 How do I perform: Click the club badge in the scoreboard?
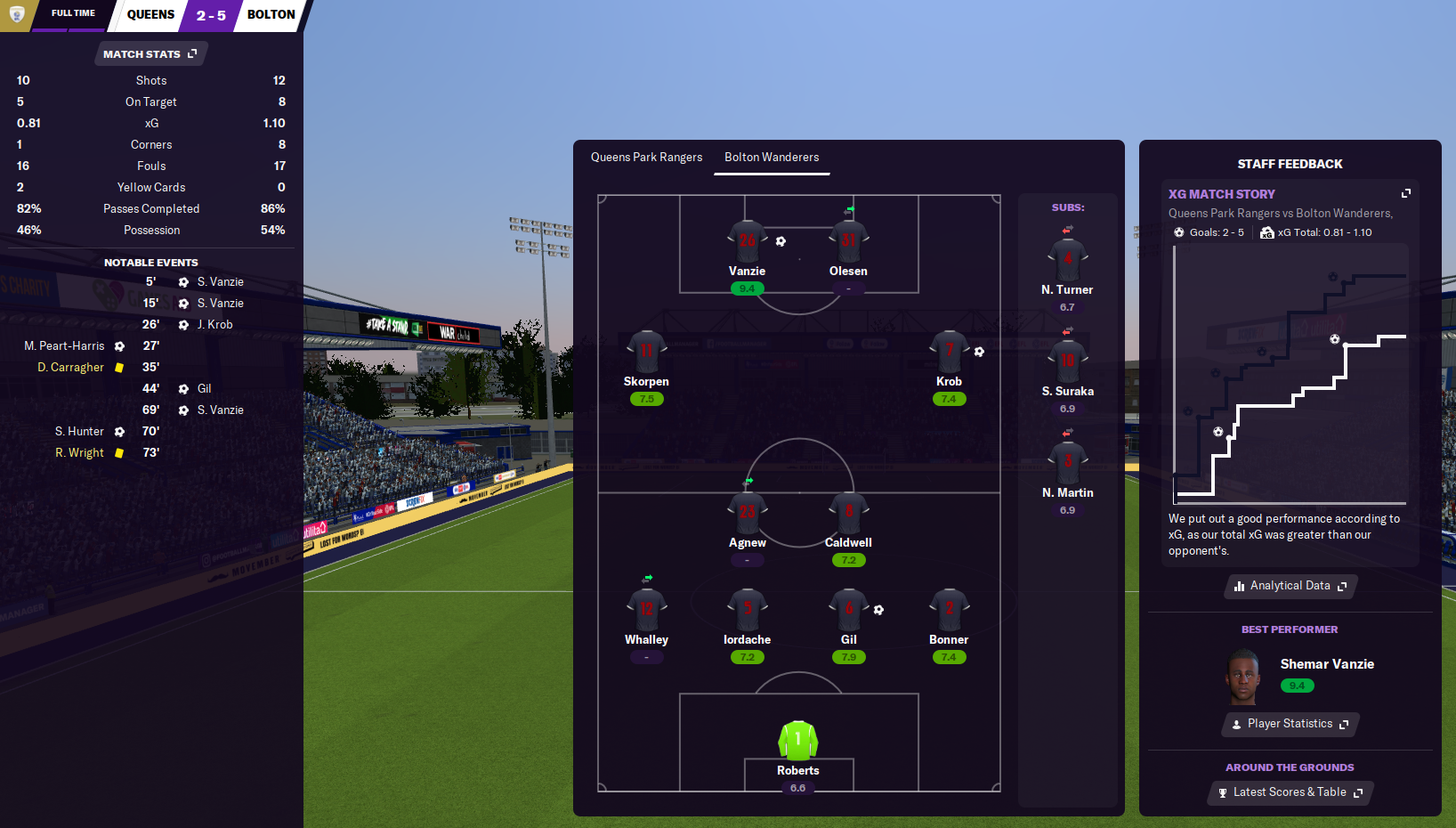tap(16, 14)
